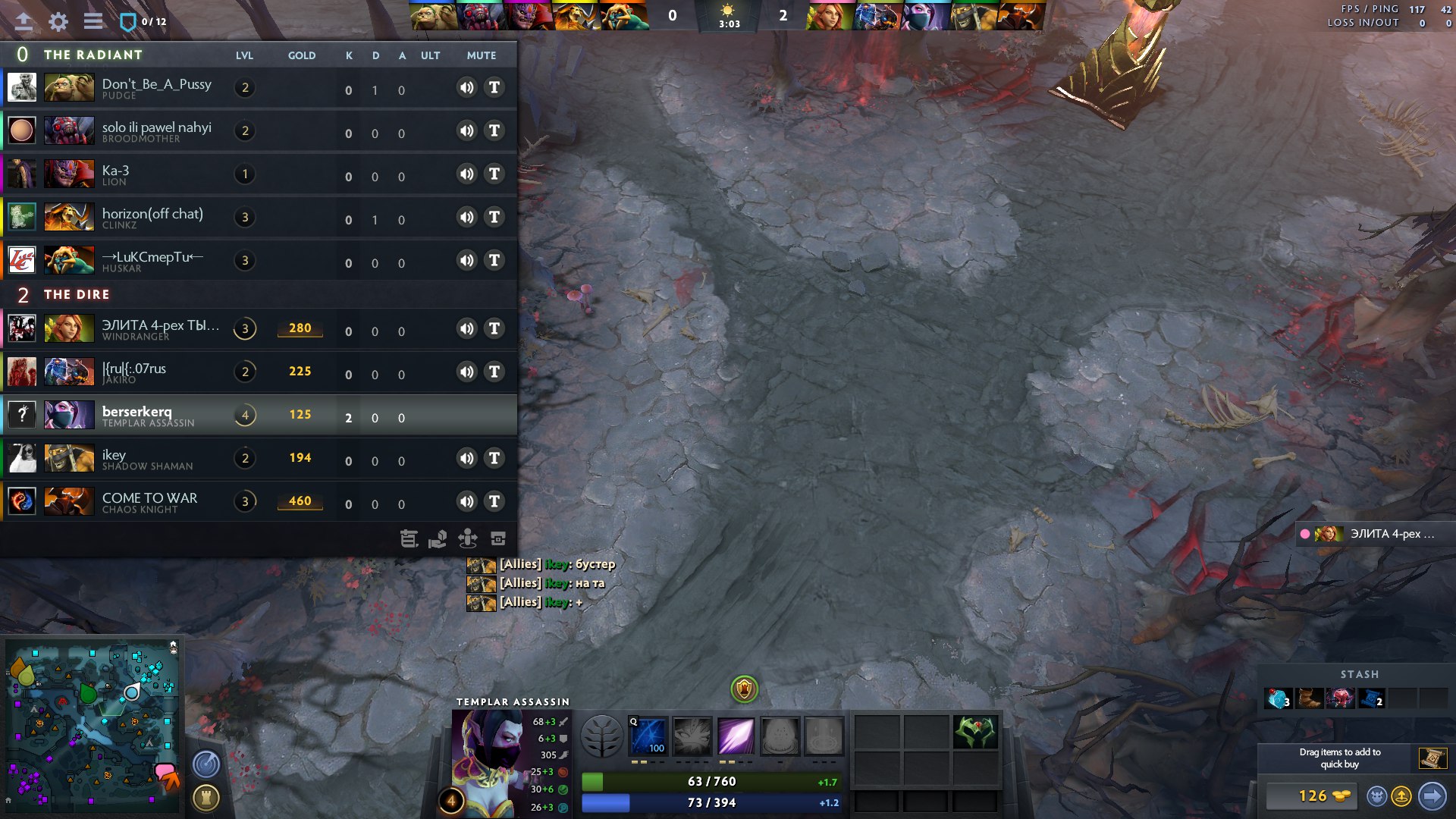1456x819 pixels.
Task: Click the quick buy scroll item
Action: [x=1432, y=758]
